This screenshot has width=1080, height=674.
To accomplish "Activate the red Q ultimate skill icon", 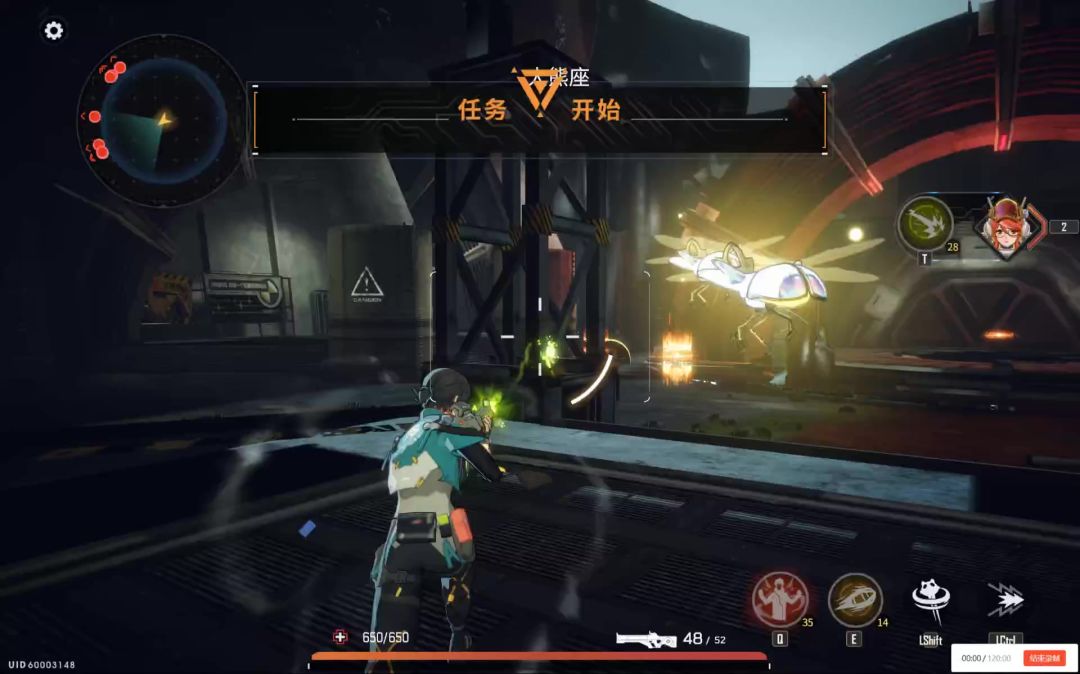I will 780,599.
